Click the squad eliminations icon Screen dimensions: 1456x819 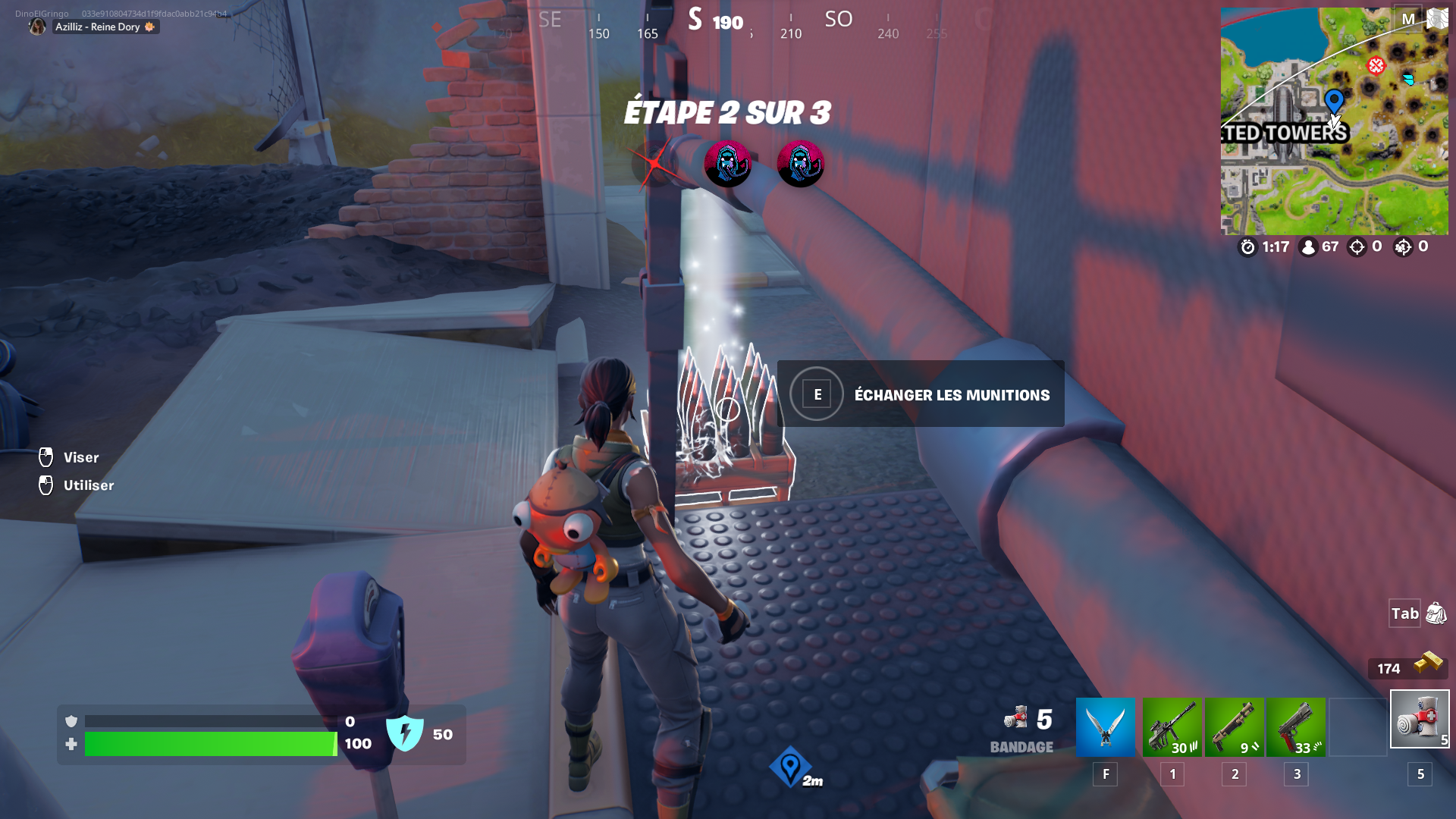tap(1404, 246)
